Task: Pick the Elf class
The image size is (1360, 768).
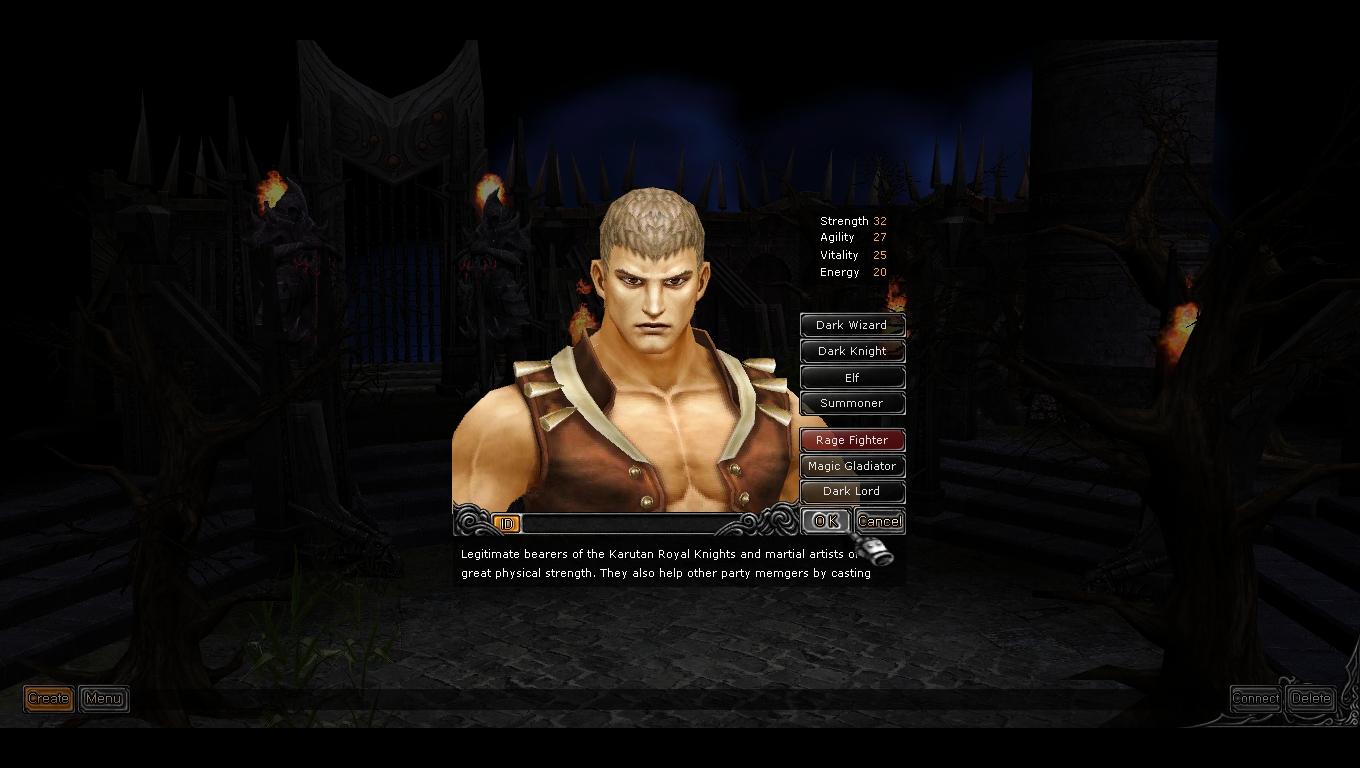Action: click(852, 378)
